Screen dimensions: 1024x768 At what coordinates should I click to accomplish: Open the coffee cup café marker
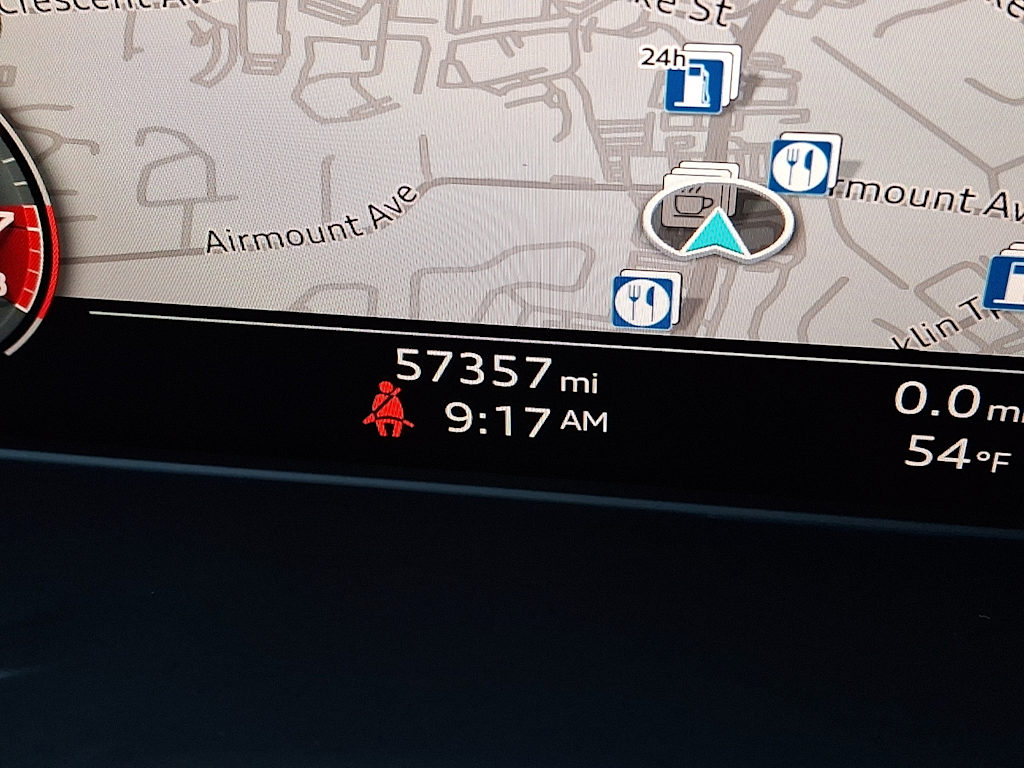coord(690,201)
